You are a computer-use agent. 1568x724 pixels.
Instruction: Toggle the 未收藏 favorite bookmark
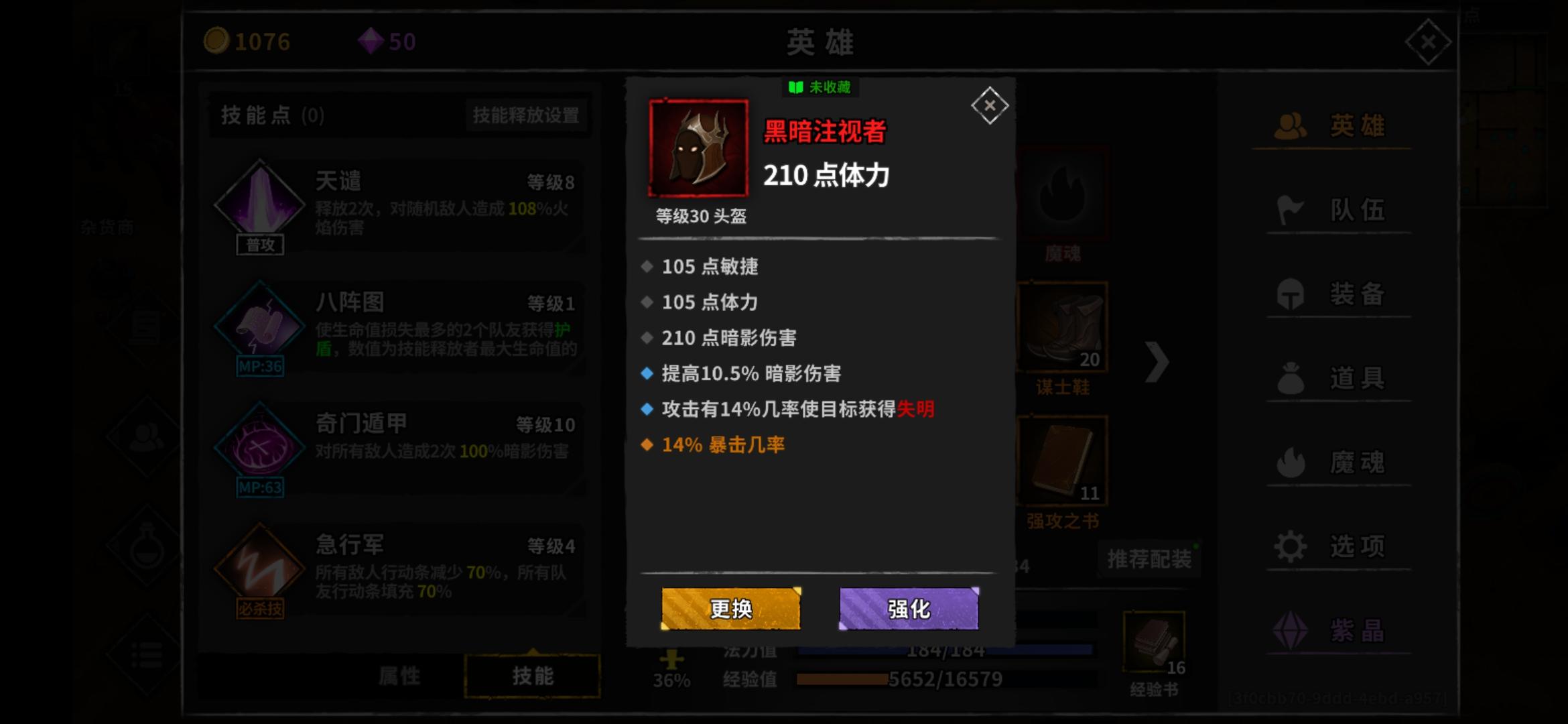point(820,88)
